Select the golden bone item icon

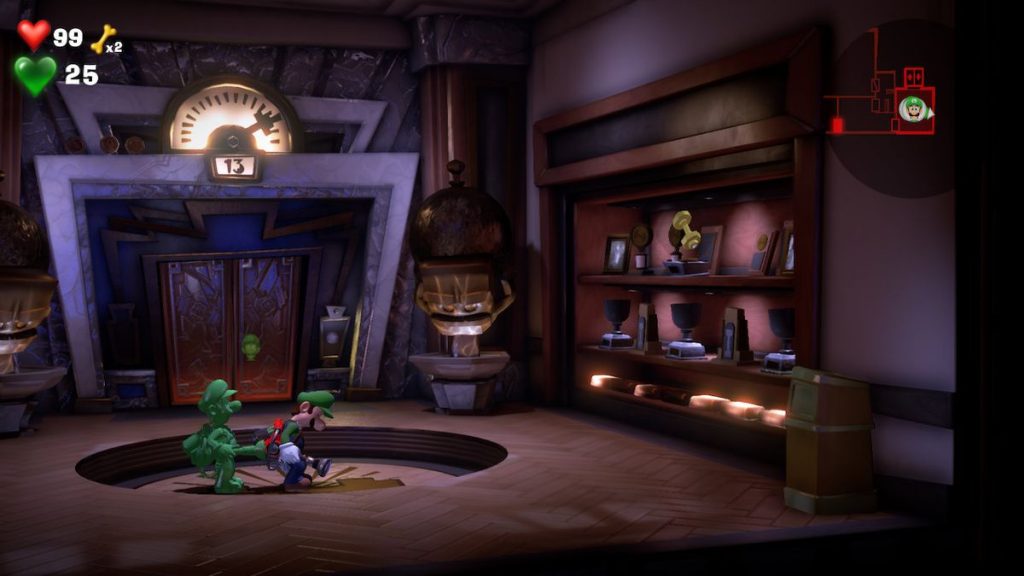click(101, 39)
